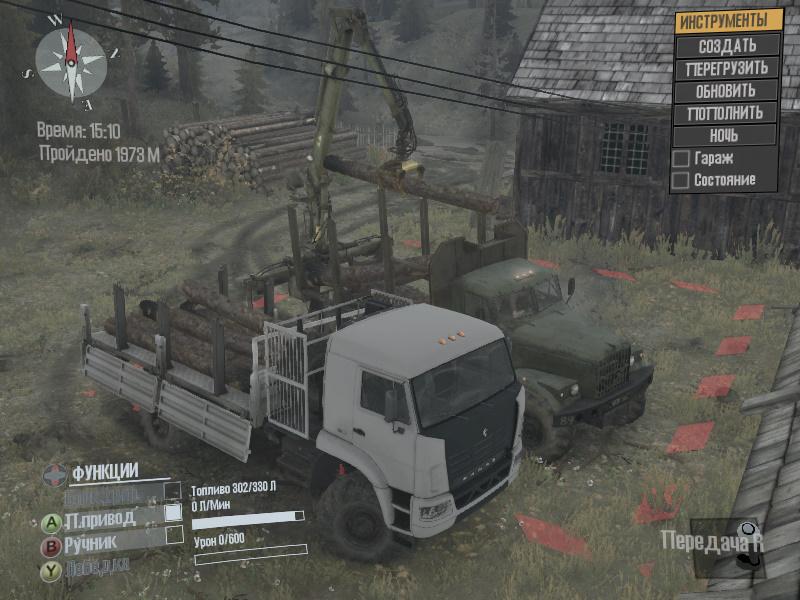Toggle the Гараж checkbox
Screen dimensions: 800x600
tap(681, 158)
